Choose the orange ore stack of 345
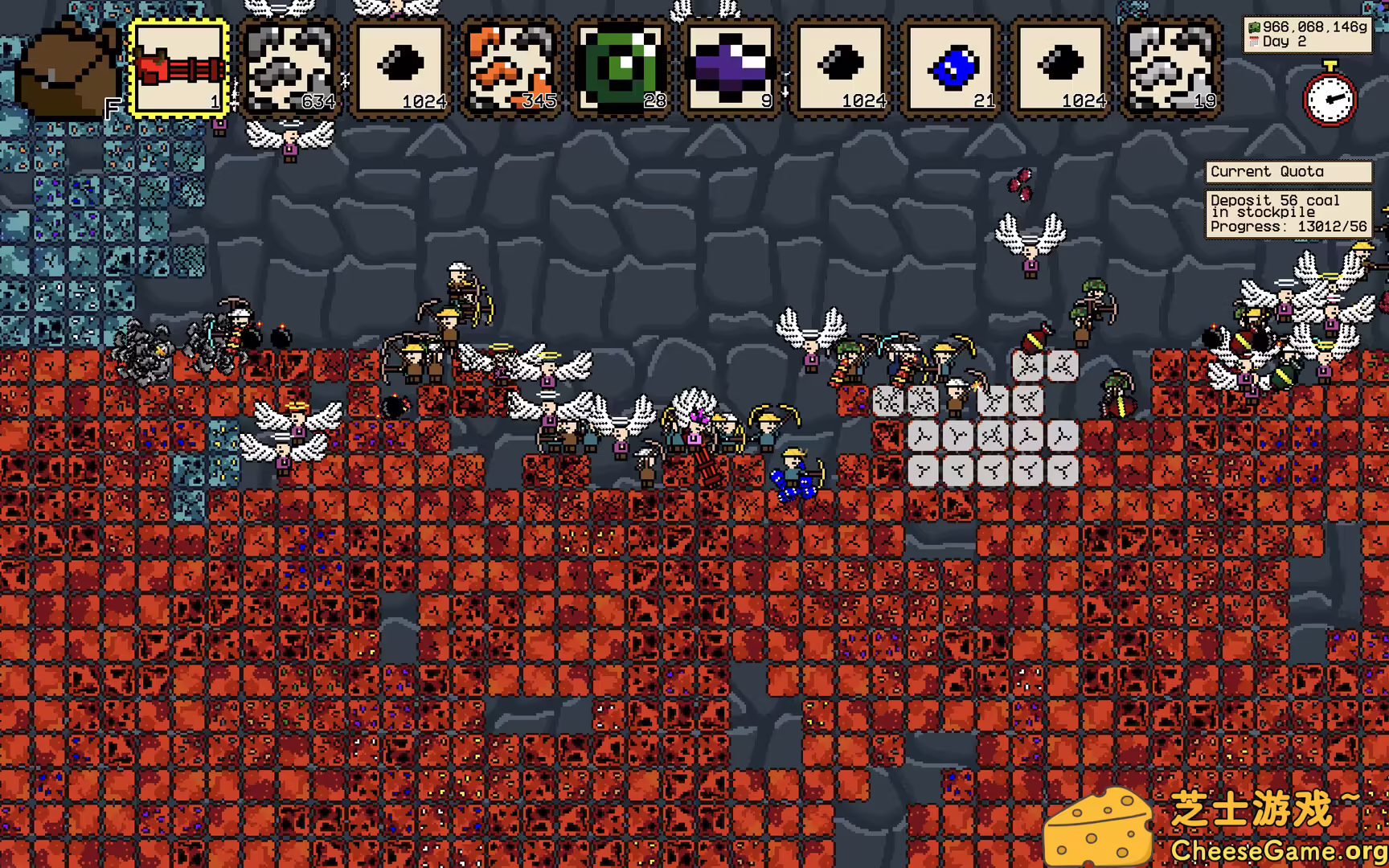1389x868 pixels. click(x=510, y=68)
